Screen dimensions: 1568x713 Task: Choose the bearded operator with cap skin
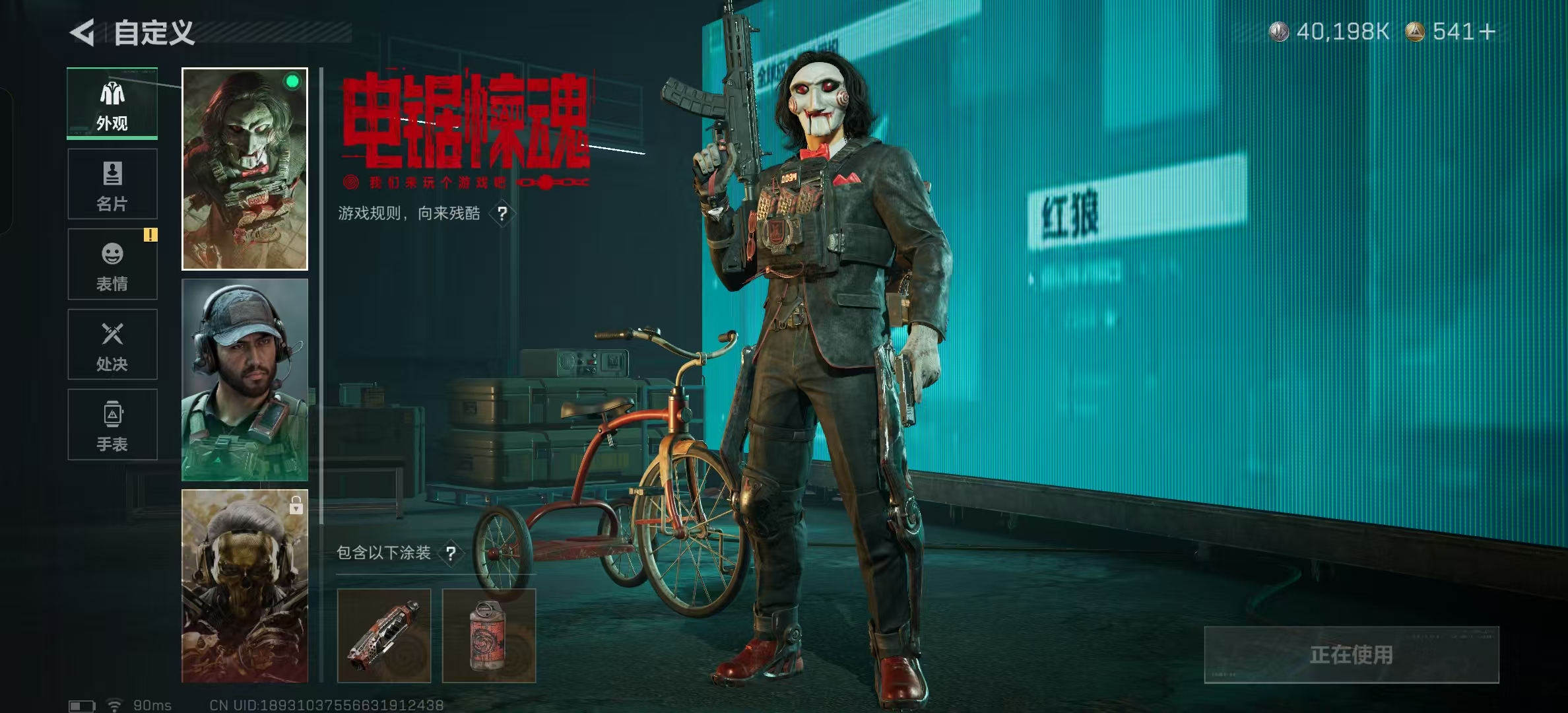pos(245,380)
